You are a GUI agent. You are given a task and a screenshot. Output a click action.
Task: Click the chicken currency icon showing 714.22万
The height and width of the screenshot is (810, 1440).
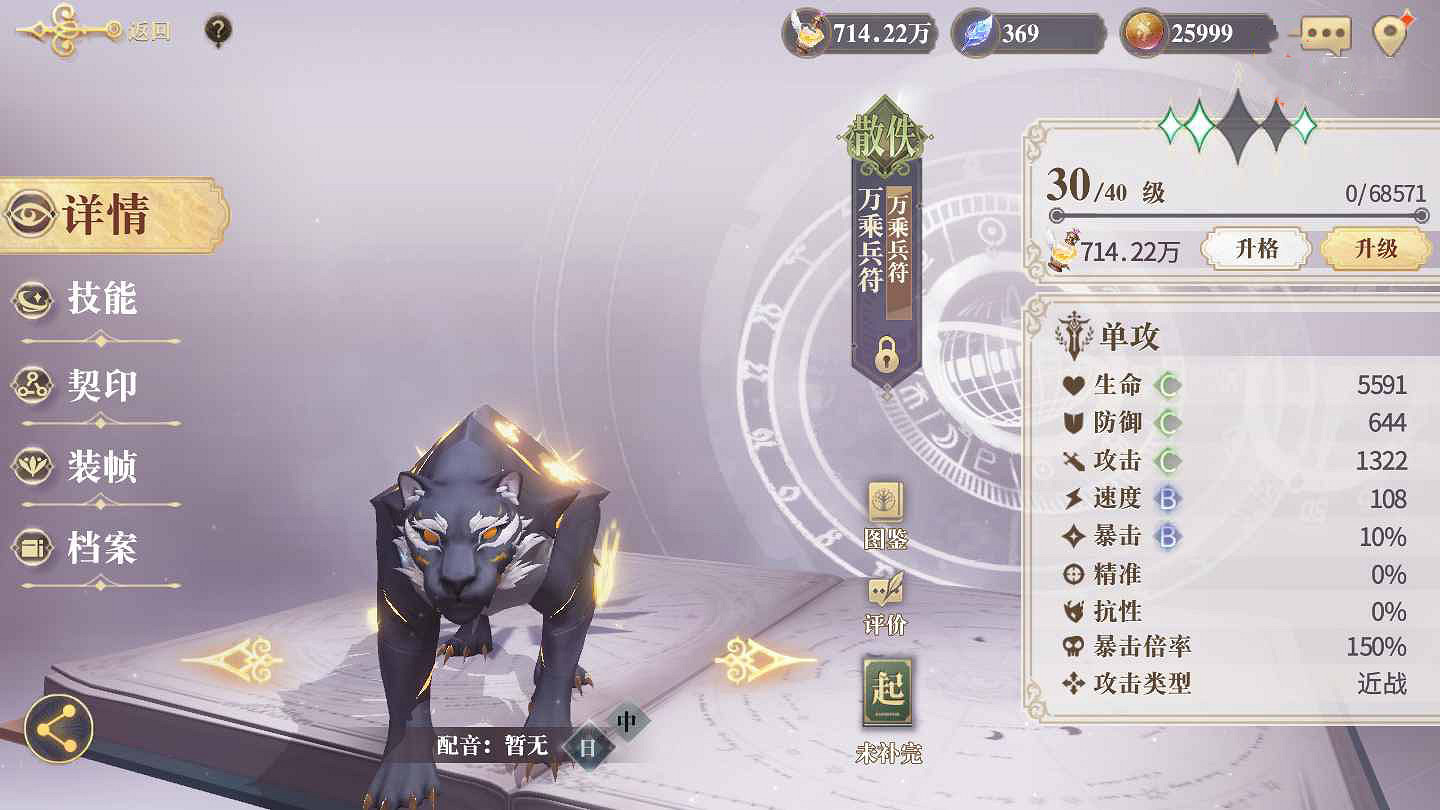point(806,31)
